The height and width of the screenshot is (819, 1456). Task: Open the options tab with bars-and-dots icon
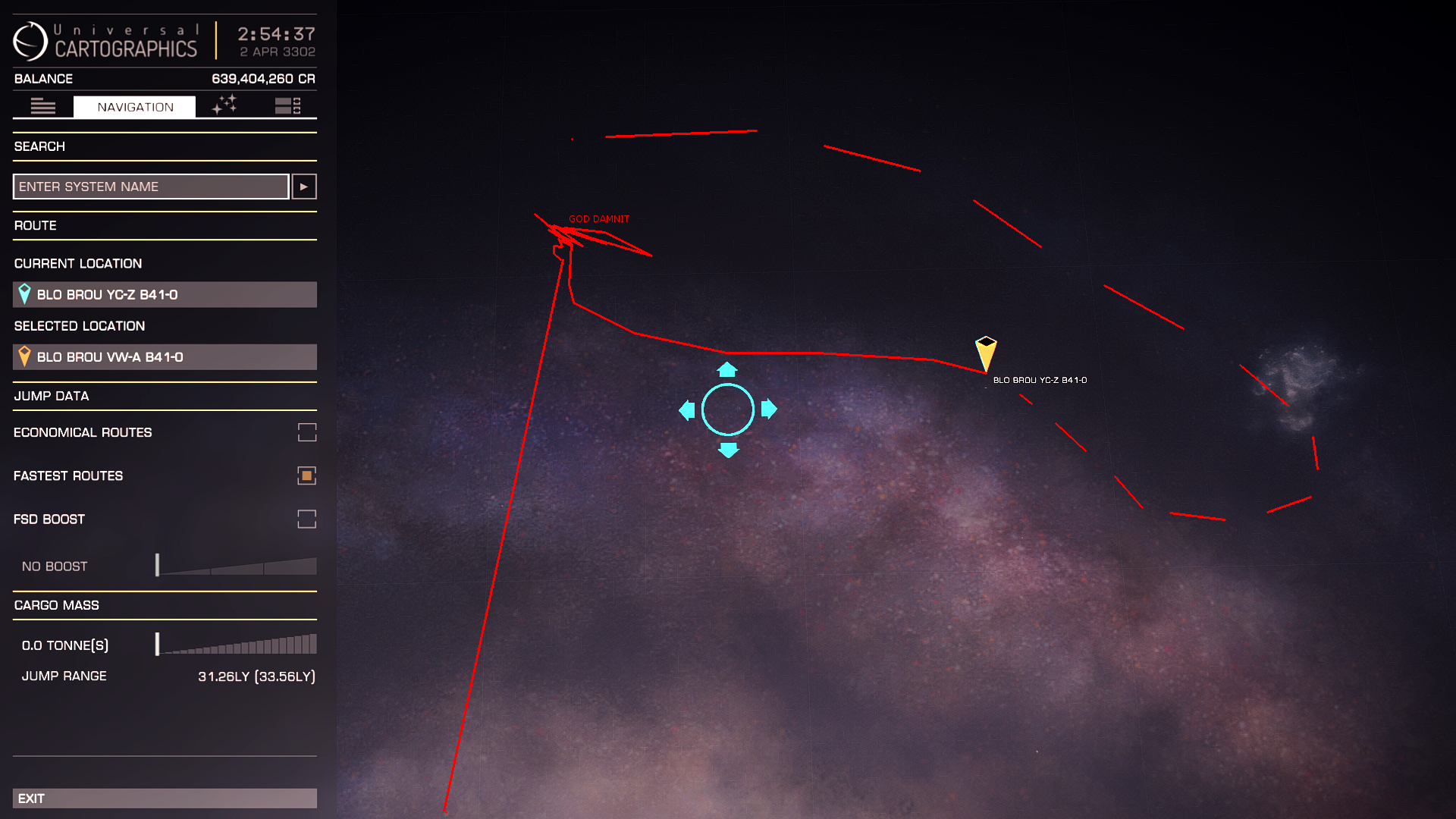[x=287, y=106]
